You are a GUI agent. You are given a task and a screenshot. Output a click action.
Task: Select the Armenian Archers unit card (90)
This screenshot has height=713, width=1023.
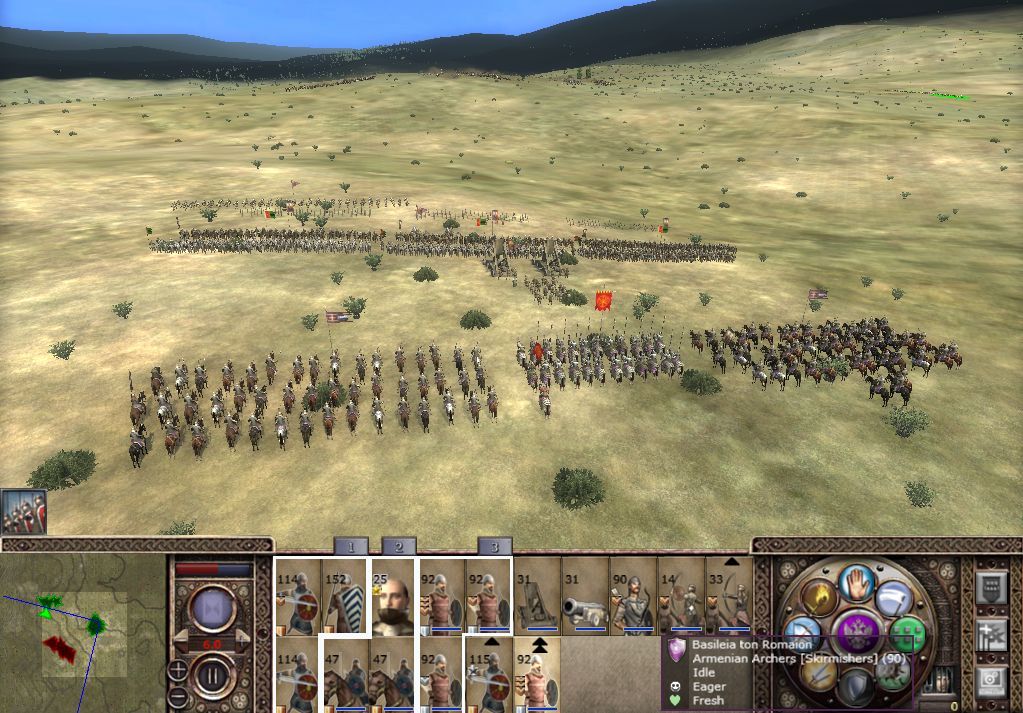(x=633, y=597)
